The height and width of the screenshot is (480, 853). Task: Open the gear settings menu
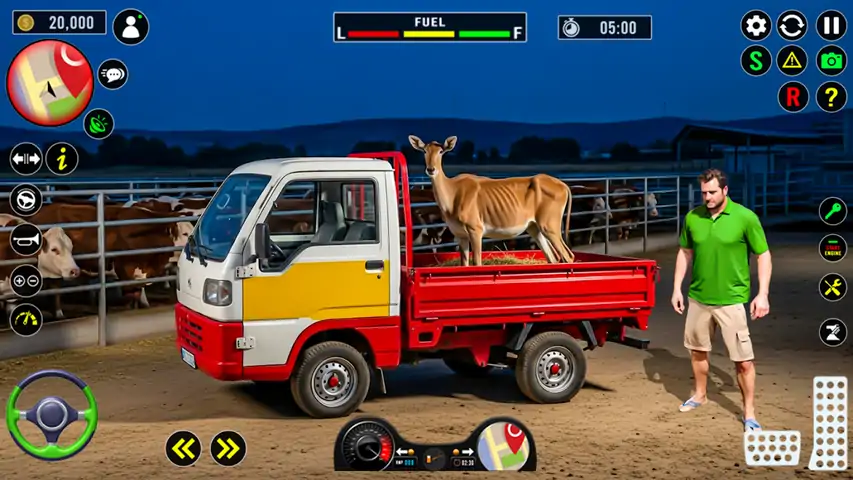[756, 25]
